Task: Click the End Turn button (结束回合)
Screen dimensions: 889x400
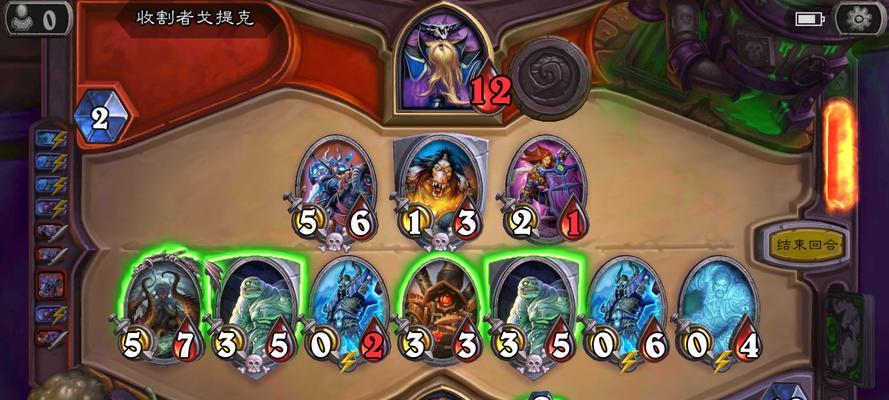Action: [806, 243]
